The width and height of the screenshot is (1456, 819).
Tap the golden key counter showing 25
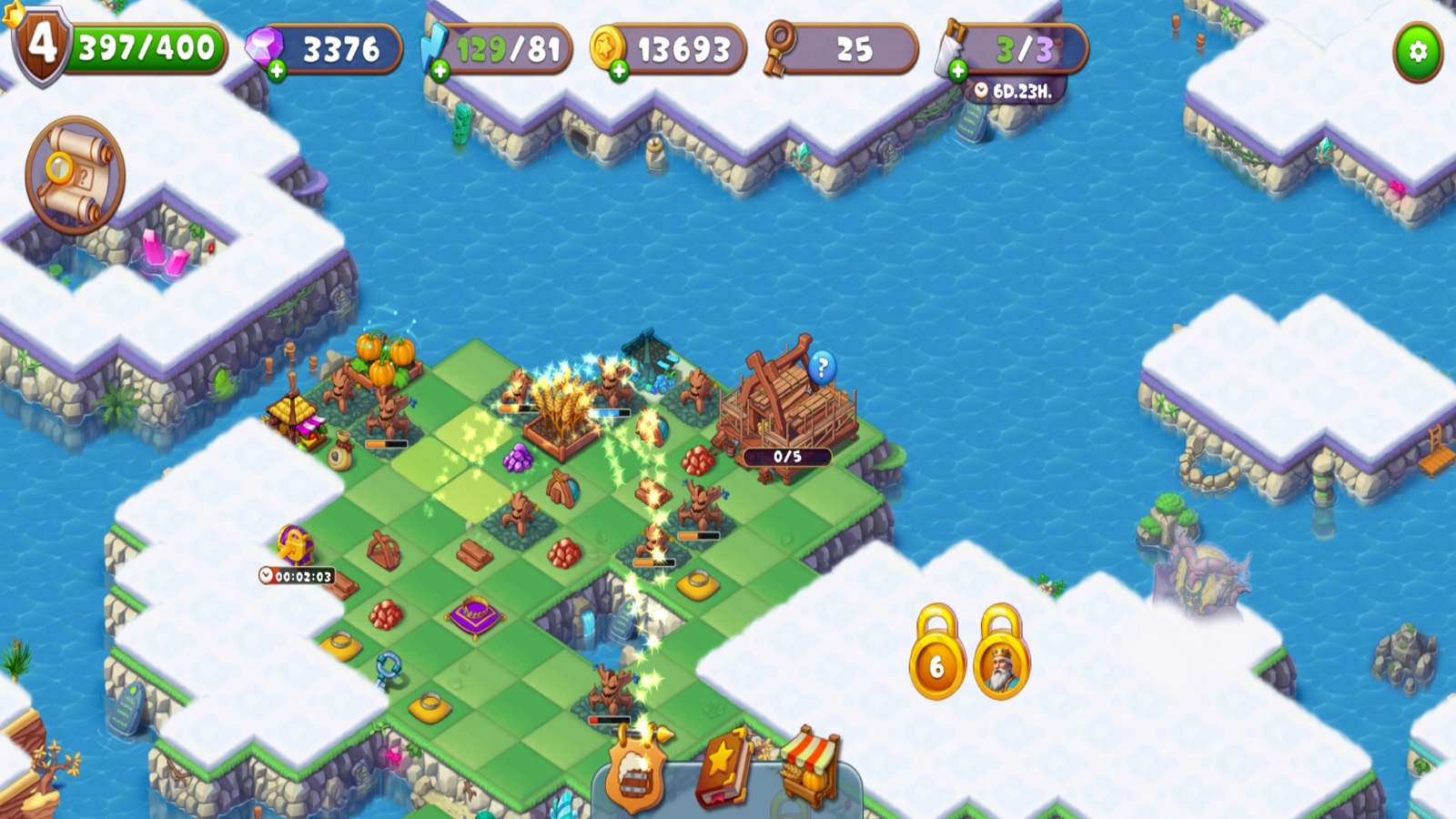839,49
